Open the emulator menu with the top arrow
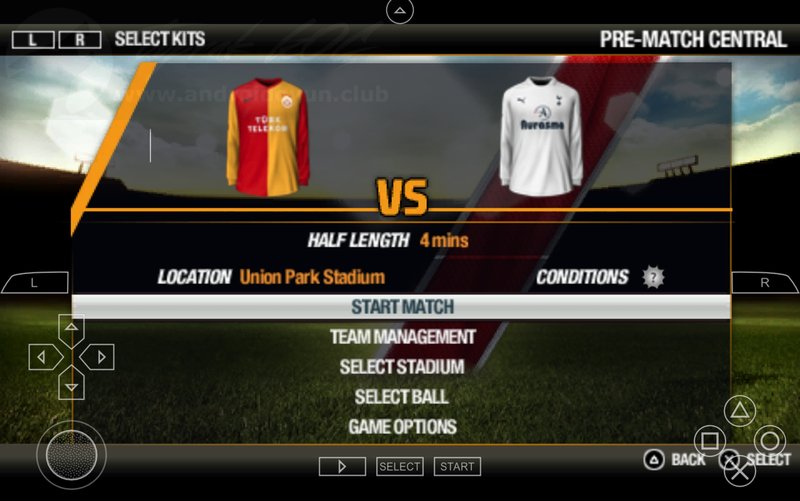This screenshot has width=800, height=501. click(400, 11)
